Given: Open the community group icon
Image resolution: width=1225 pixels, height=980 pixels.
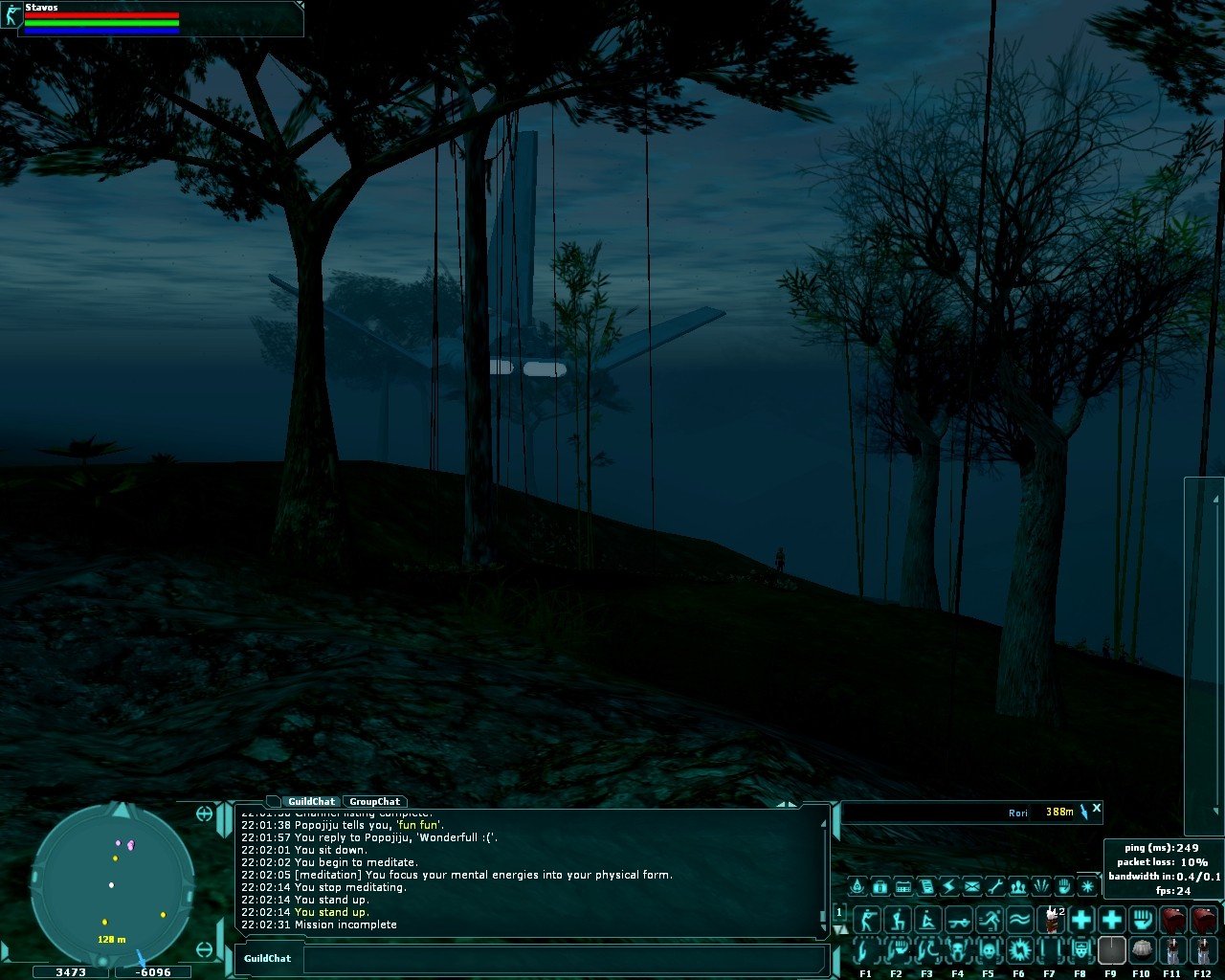Looking at the screenshot, I should pos(1018,886).
